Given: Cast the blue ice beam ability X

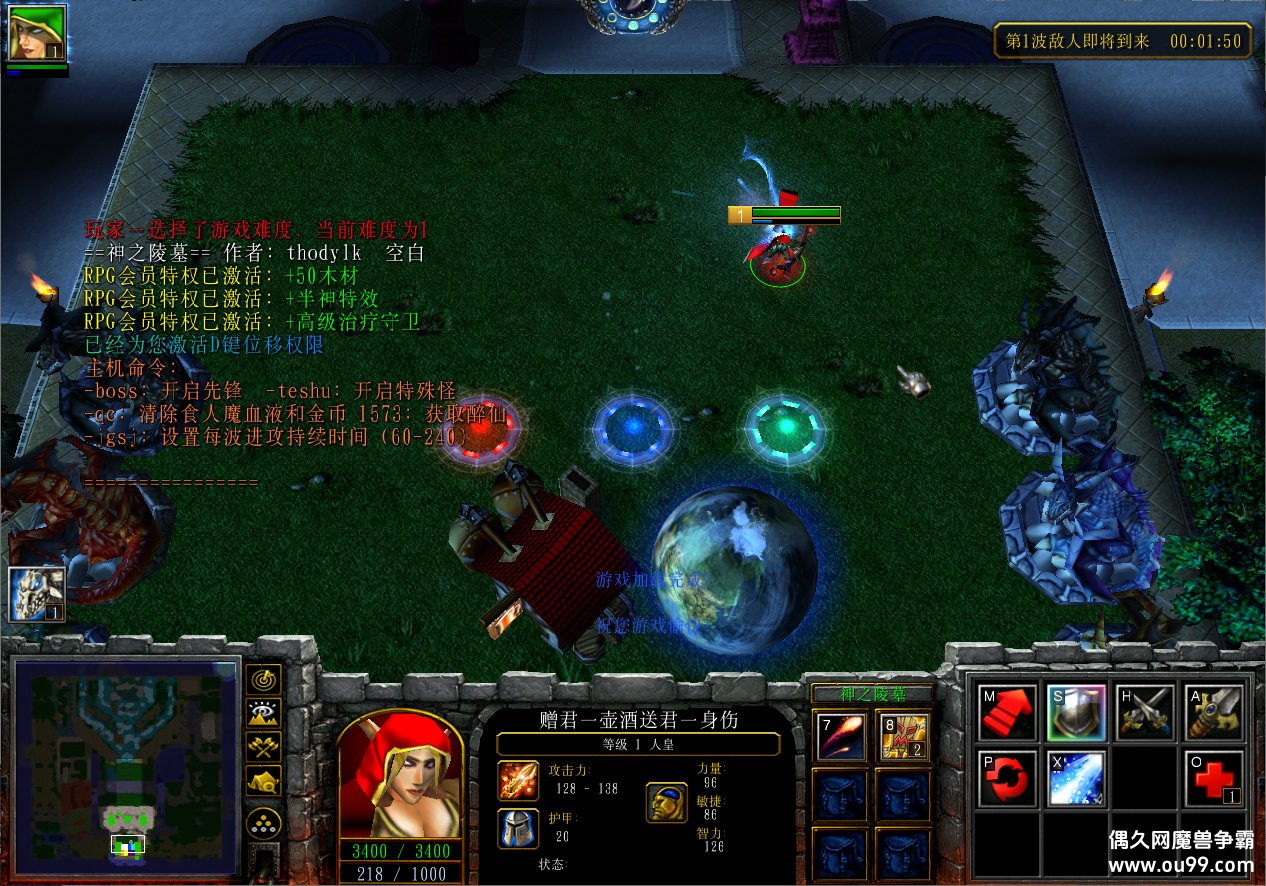Looking at the screenshot, I should click(x=1076, y=777).
